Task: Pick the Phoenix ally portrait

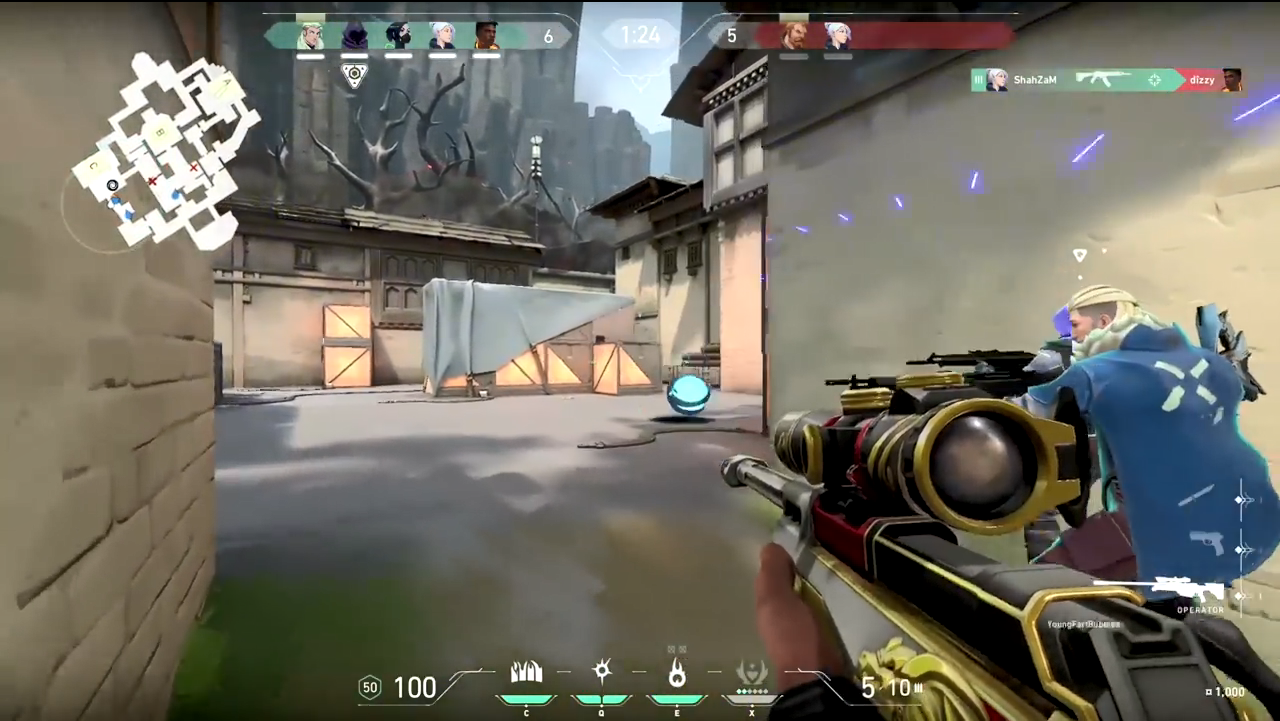Action: tap(486, 36)
